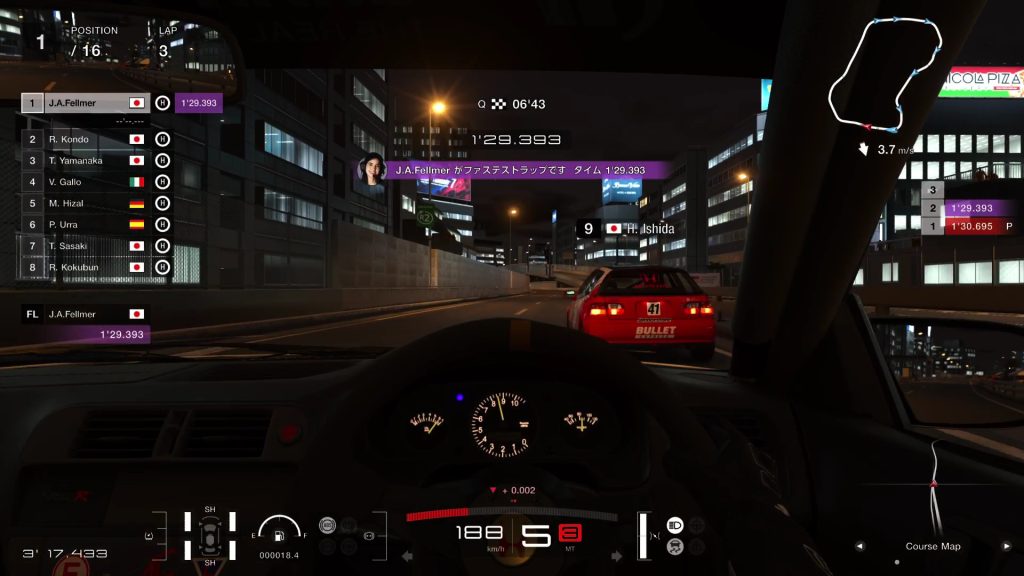Viewport: 1024px width, 576px height.
Task: Click the fuel gauge indicator
Action: tap(278, 531)
